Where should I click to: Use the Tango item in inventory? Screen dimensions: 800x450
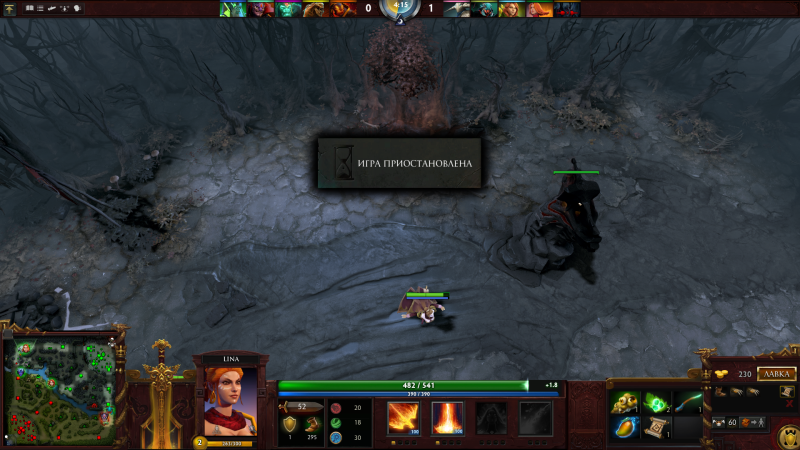coord(658,403)
